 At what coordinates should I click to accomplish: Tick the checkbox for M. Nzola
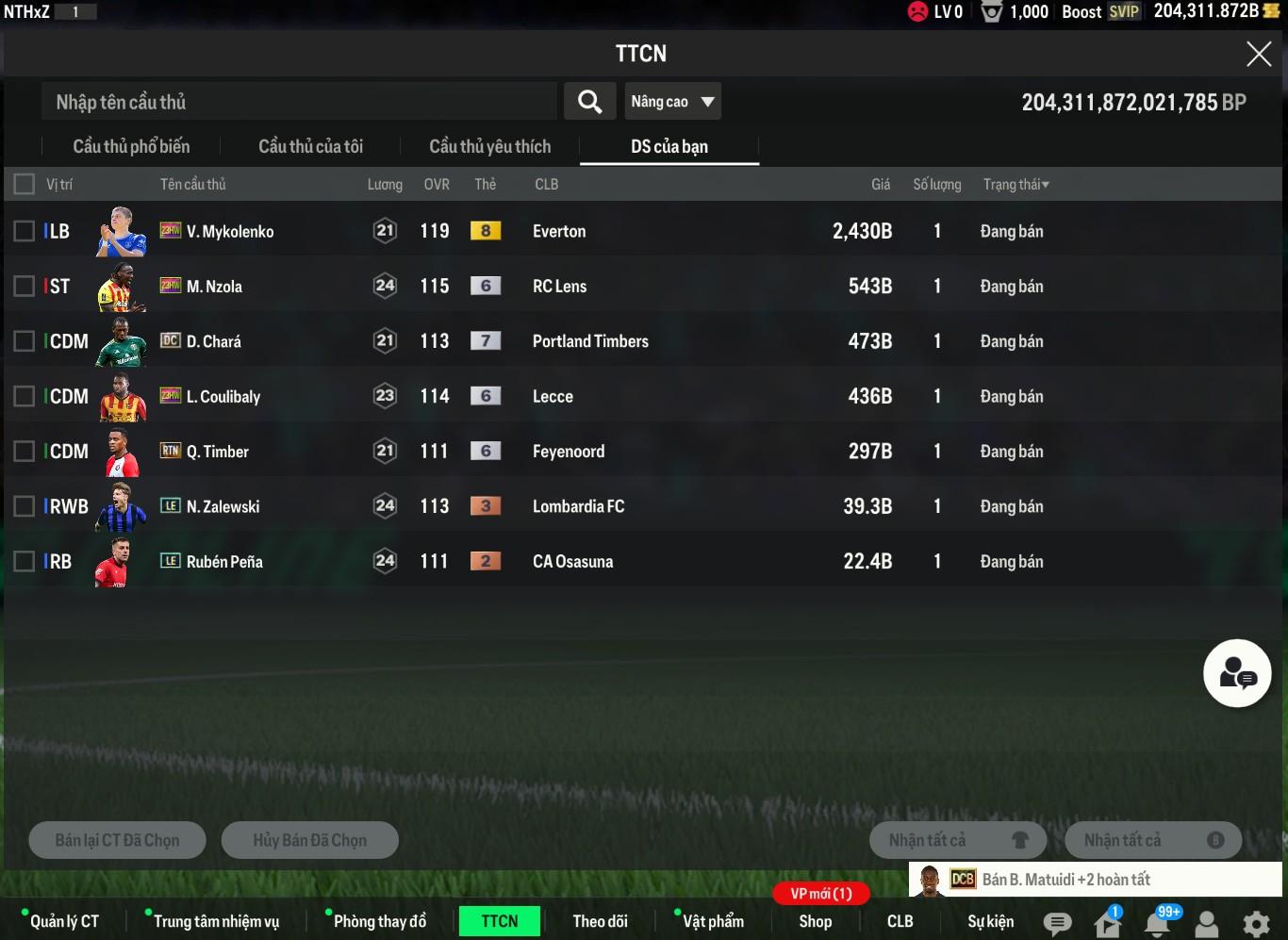(x=25, y=287)
